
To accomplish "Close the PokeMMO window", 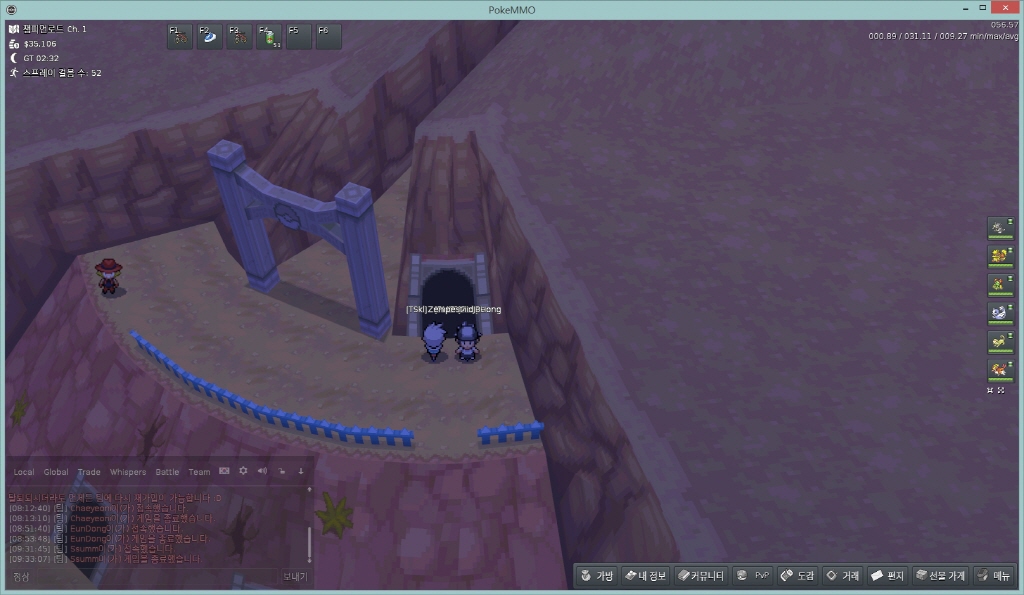I will click(x=1000, y=9).
